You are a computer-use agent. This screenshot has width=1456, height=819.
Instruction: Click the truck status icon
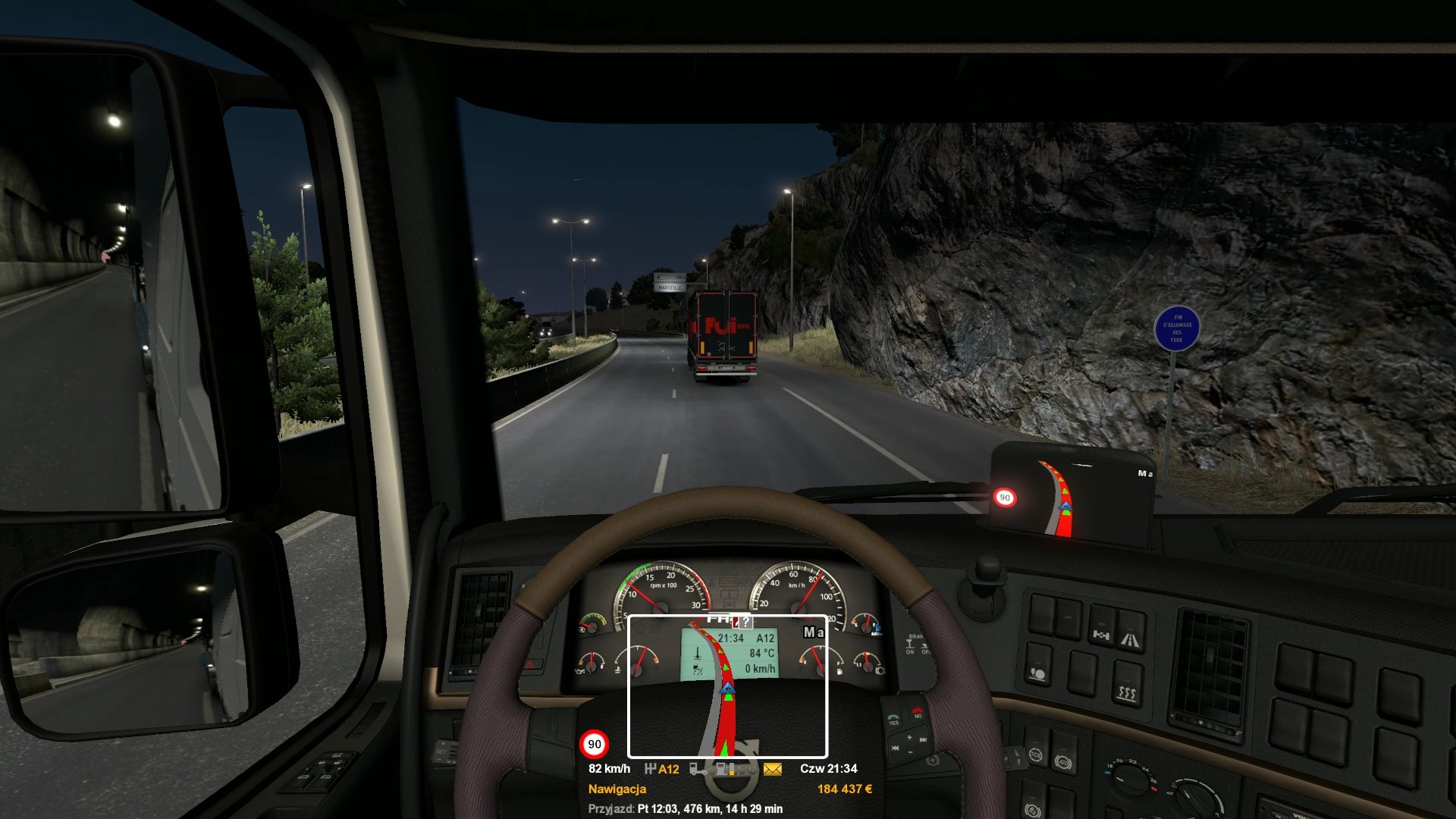697,769
